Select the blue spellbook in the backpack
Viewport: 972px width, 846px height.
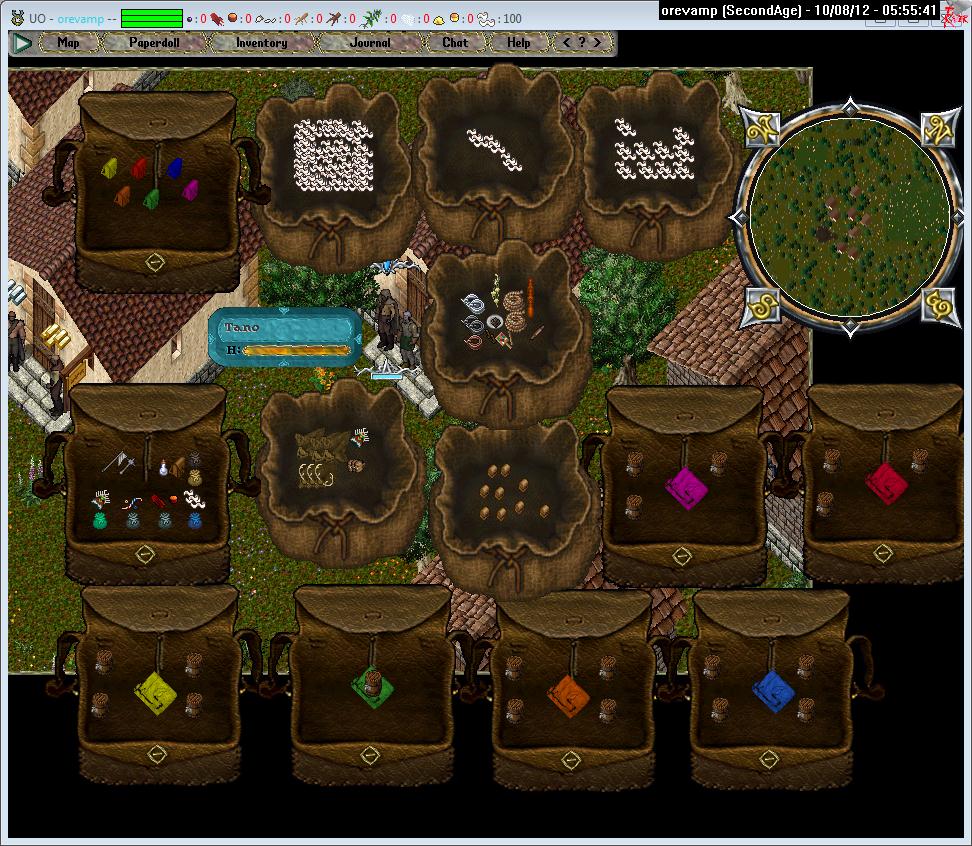[773, 690]
